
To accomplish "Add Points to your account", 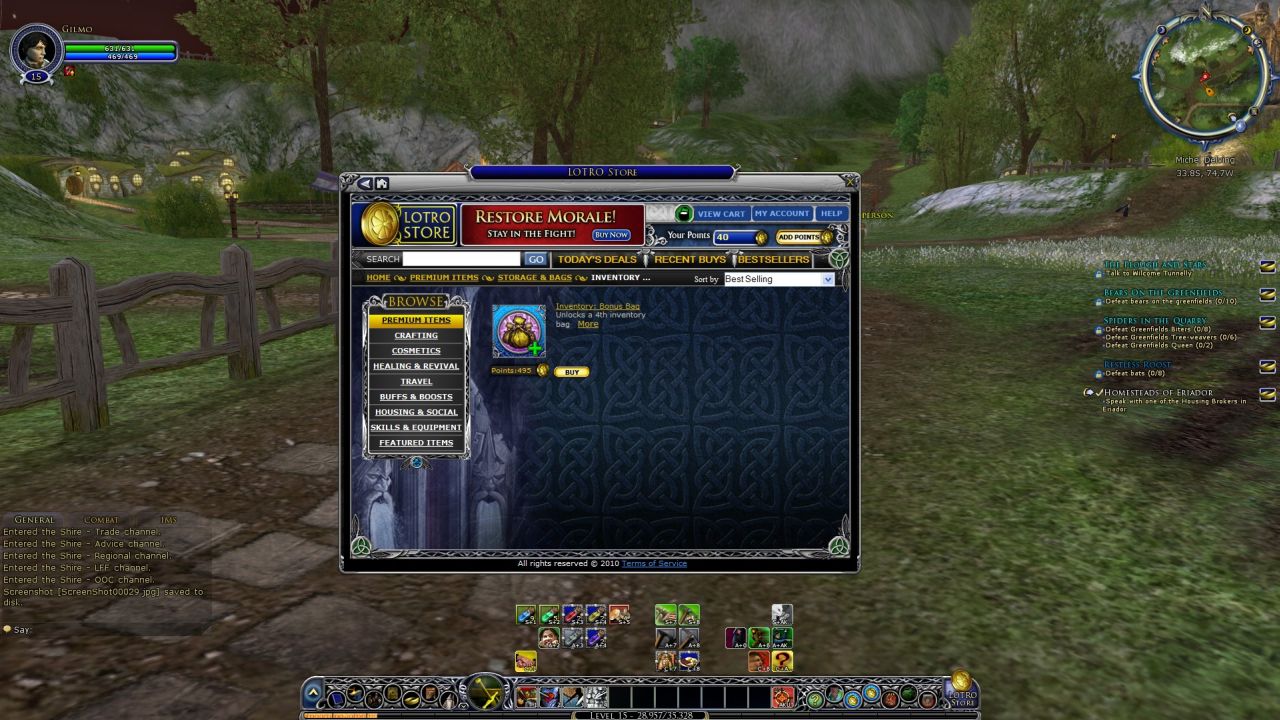I will [799, 237].
